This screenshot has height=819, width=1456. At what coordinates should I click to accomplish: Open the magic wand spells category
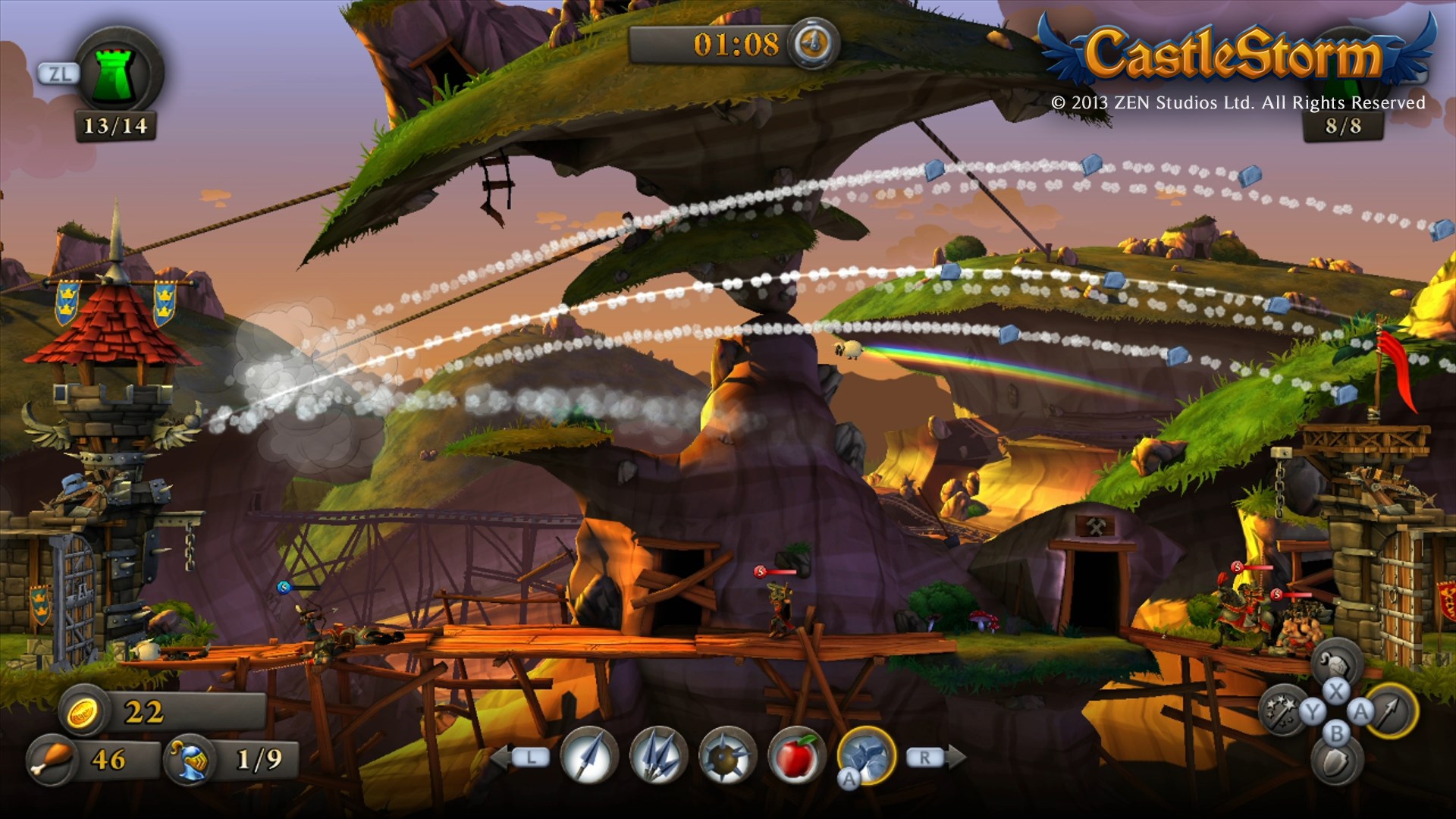[x=1283, y=711]
